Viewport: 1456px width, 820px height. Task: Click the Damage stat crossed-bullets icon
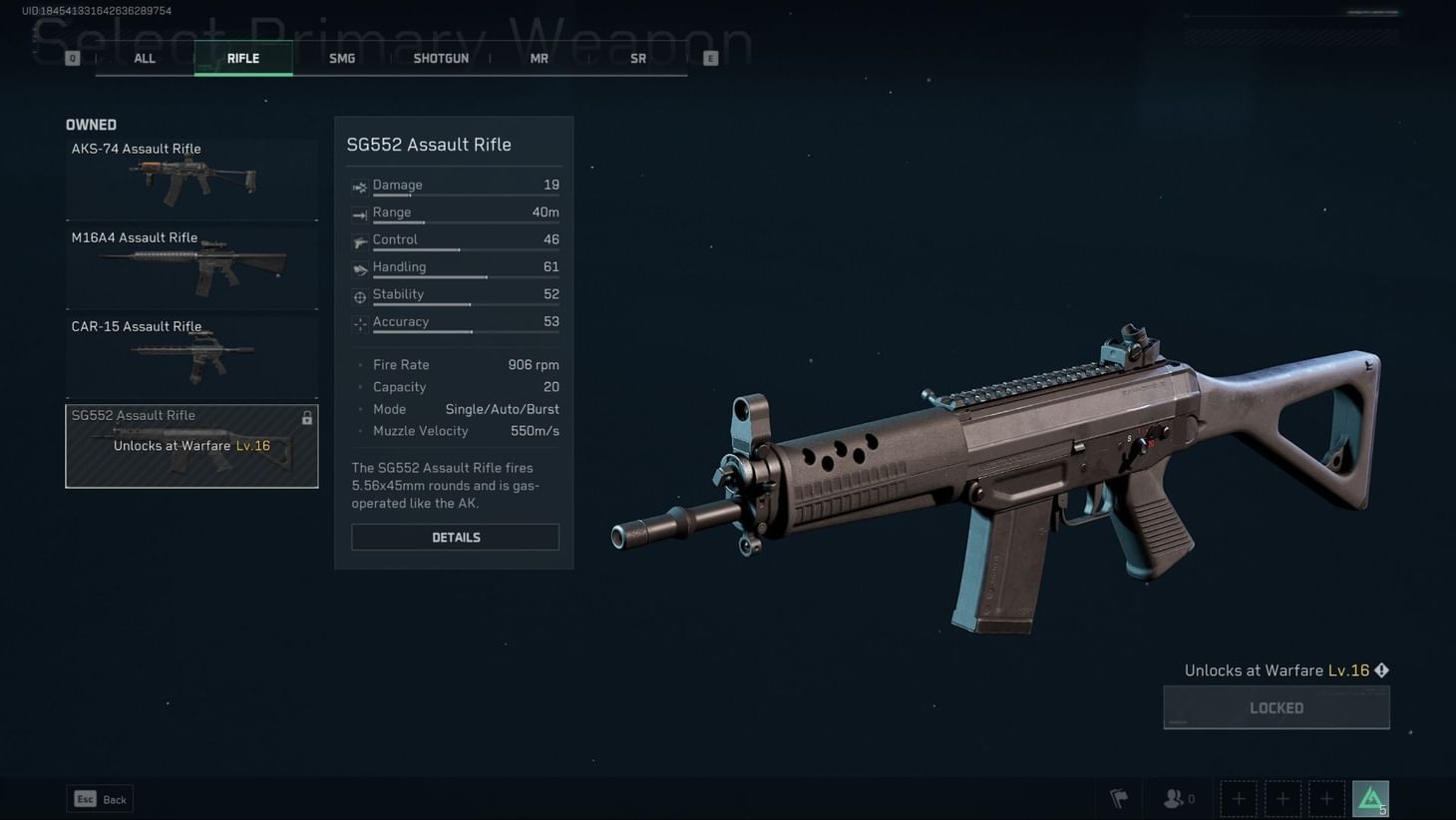point(359,187)
